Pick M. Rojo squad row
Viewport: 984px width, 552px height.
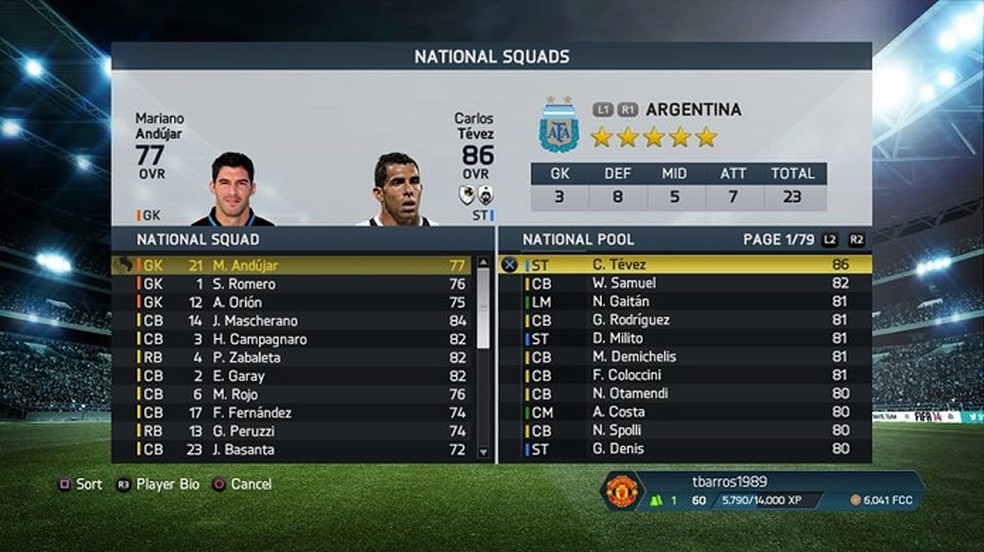[290, 394]
